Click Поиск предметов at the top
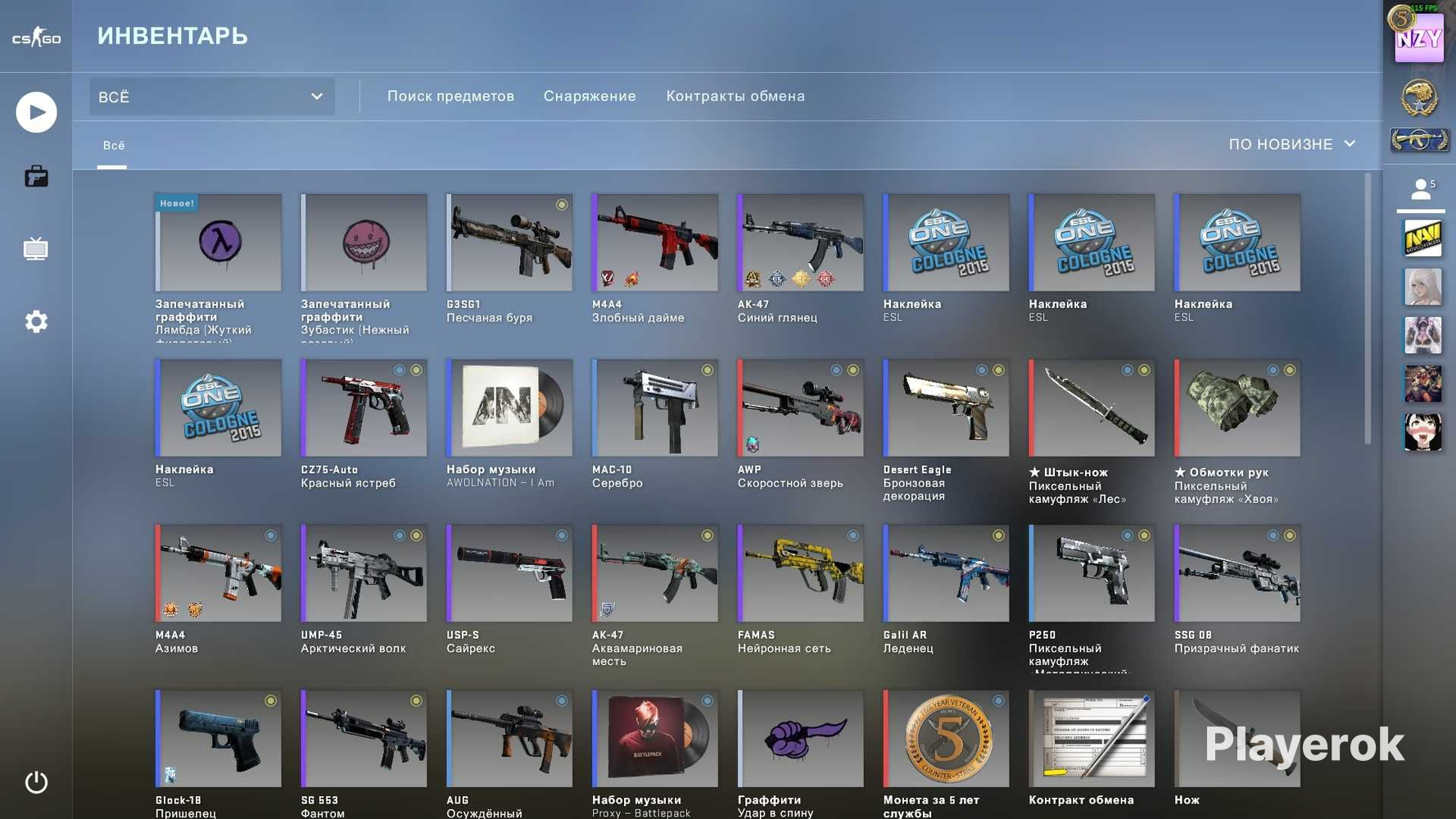This screenshot has width=1456, height=819. coord(450,96)
